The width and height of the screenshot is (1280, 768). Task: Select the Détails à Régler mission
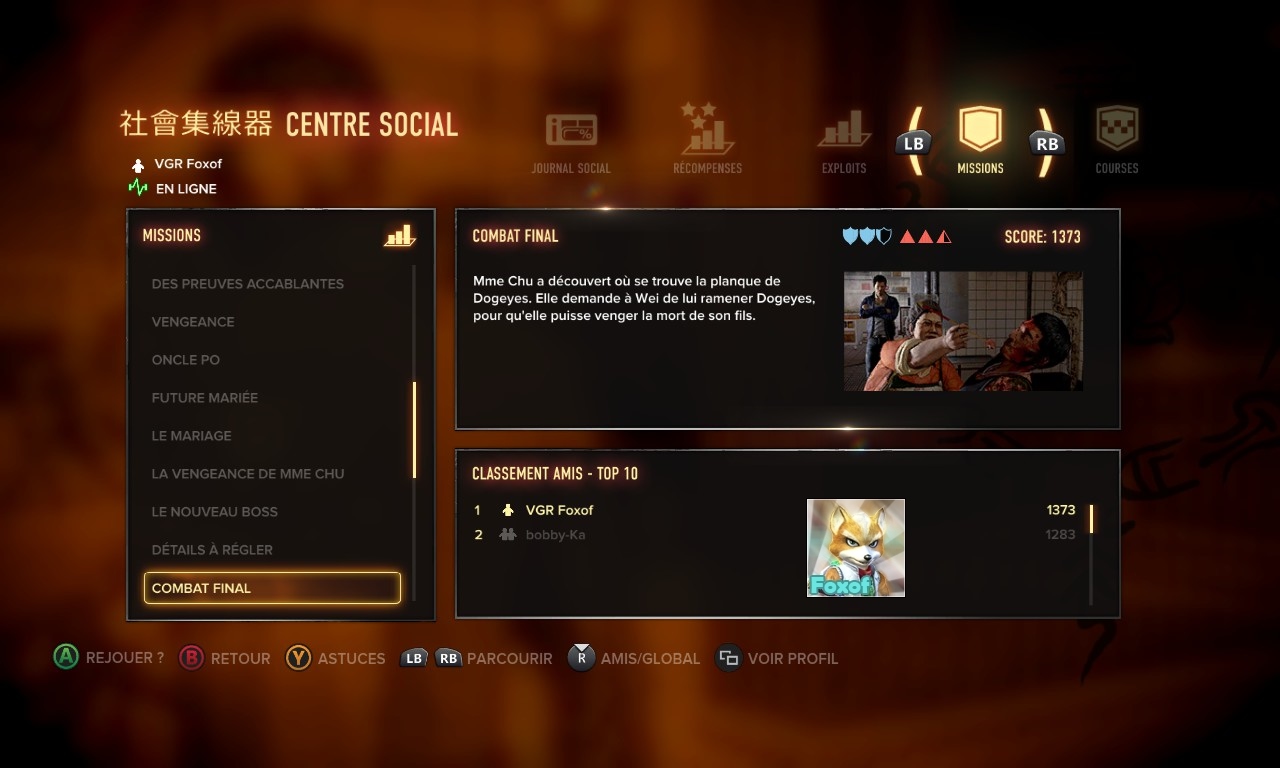[x=212, y=550]
